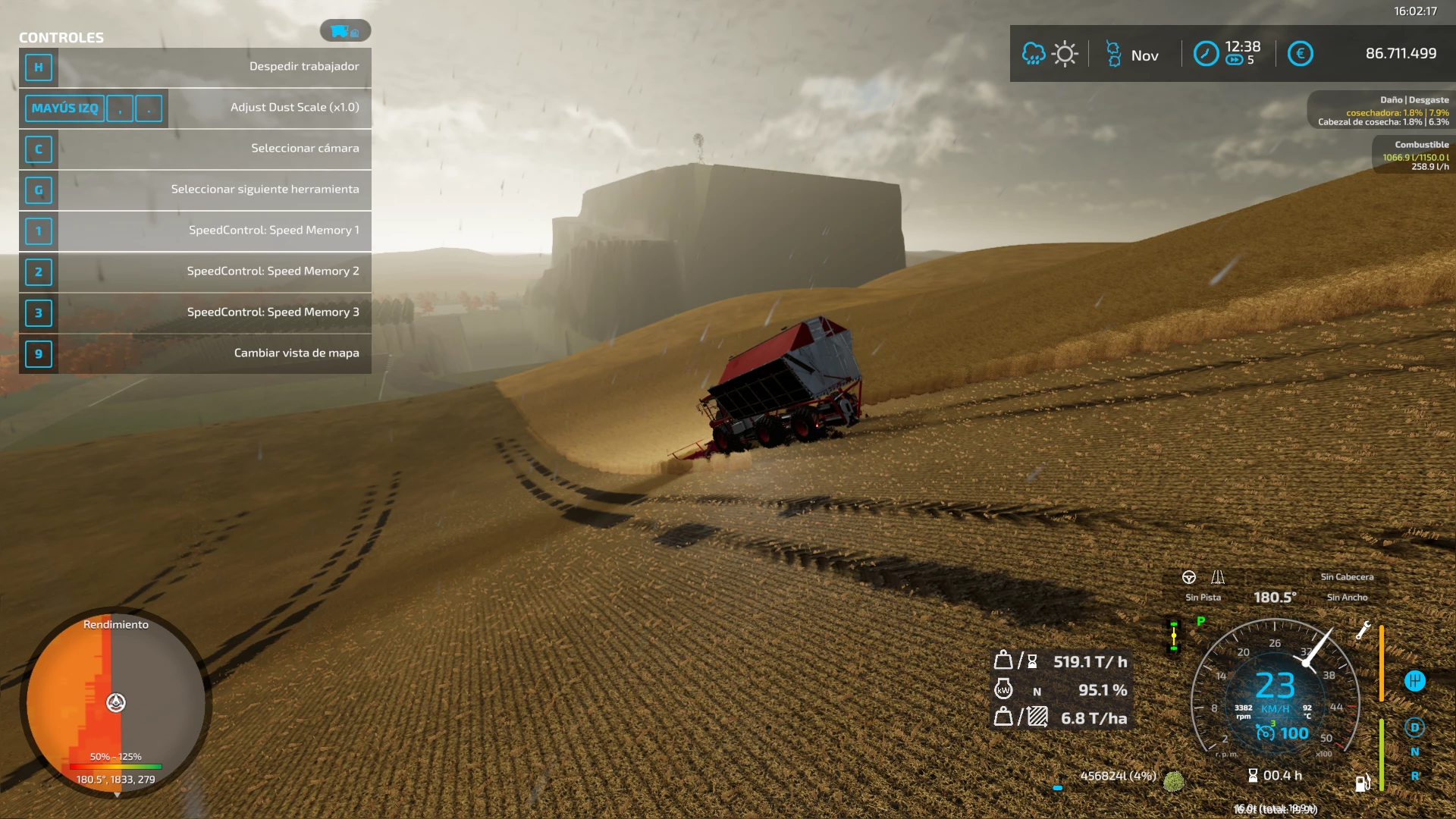Select the blue gear shifter icon
This screenshot has height=819, width=1456.
tap(1414, 681)
